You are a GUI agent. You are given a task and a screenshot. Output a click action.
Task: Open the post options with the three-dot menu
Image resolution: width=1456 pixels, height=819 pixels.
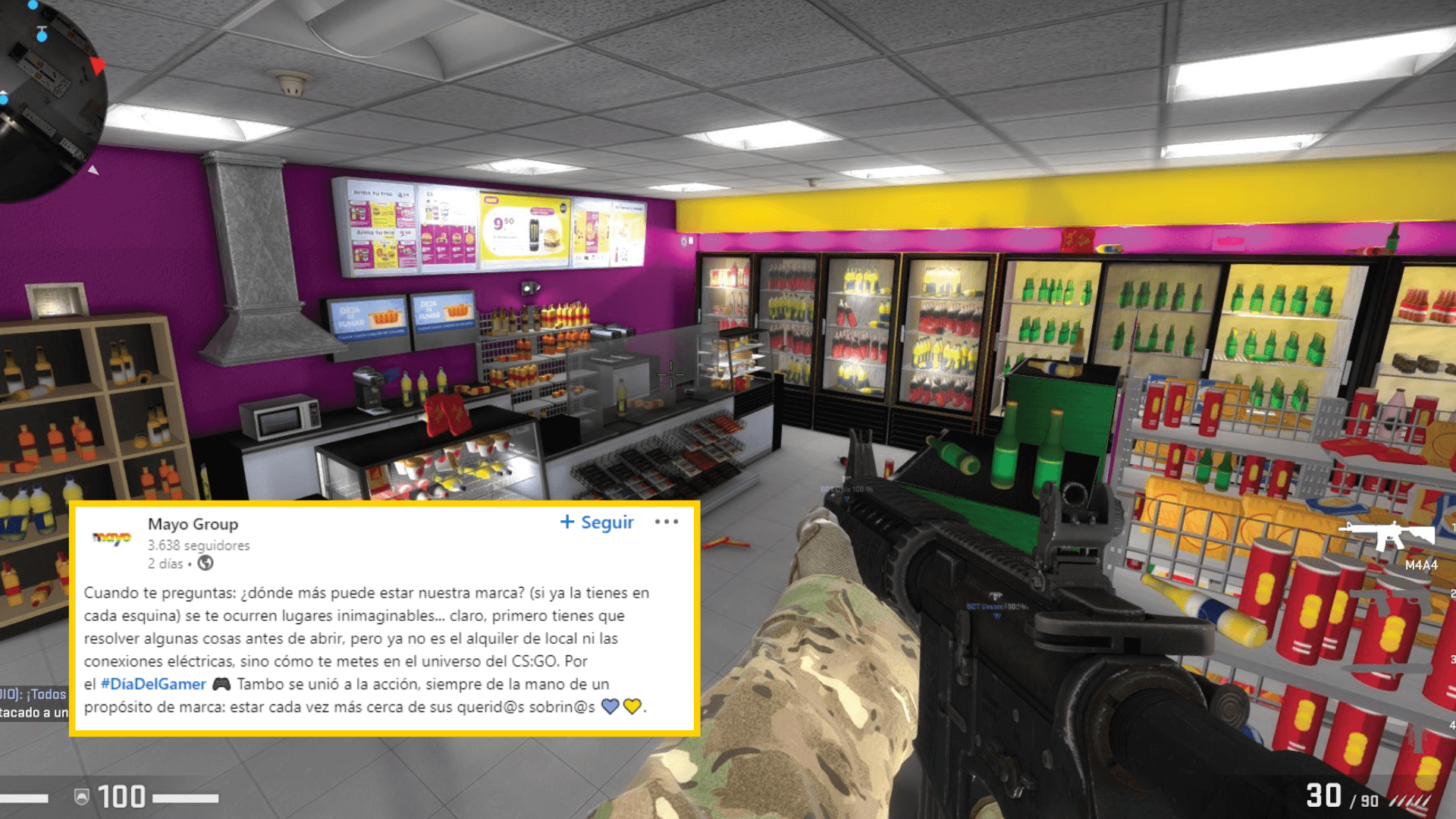668,520
